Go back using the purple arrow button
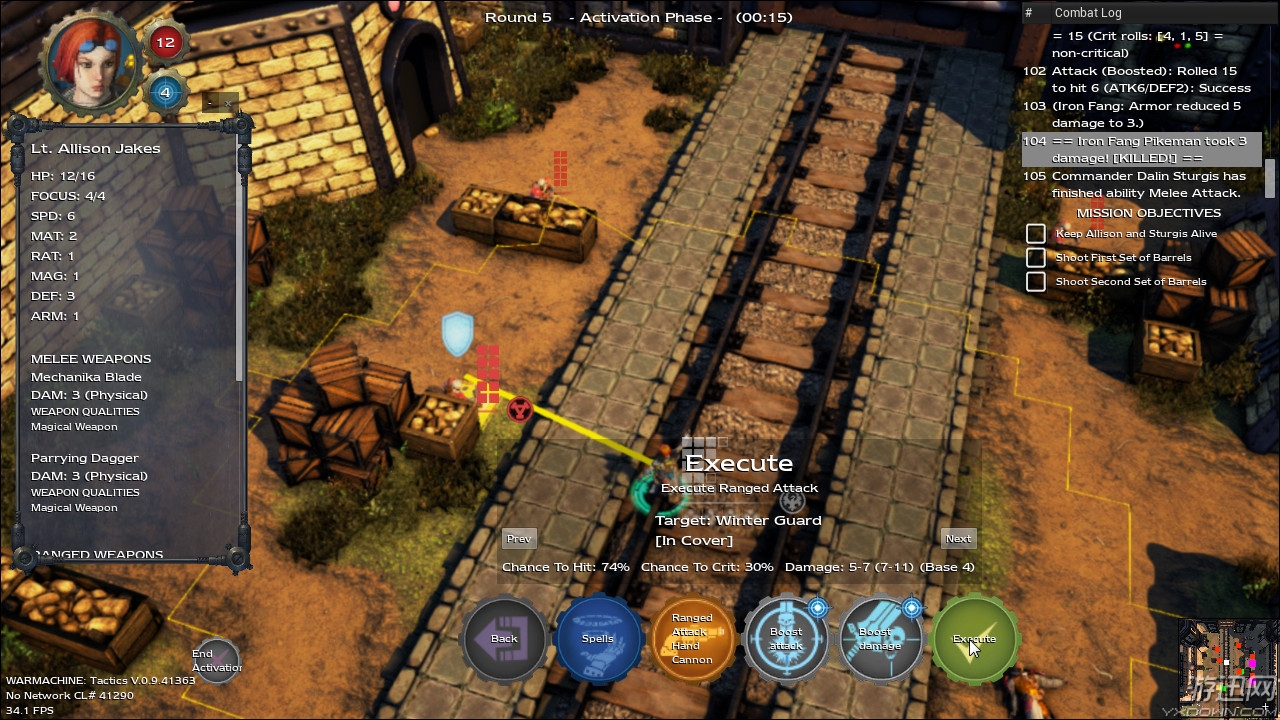Viewport: 1280px width, 720px height. pos(504,639)
